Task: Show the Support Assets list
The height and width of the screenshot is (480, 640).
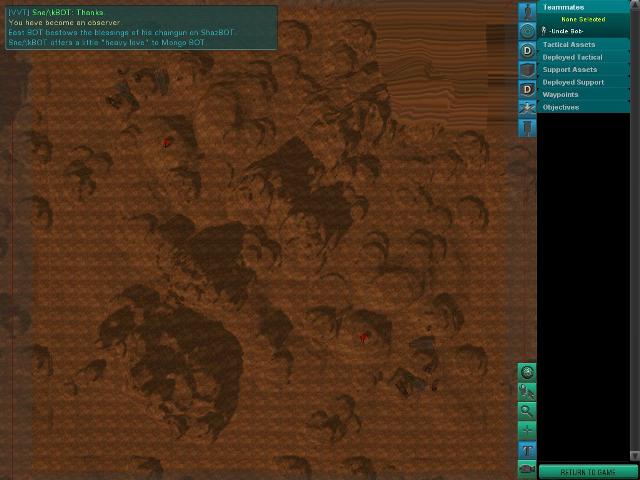Action: (570, 70)
